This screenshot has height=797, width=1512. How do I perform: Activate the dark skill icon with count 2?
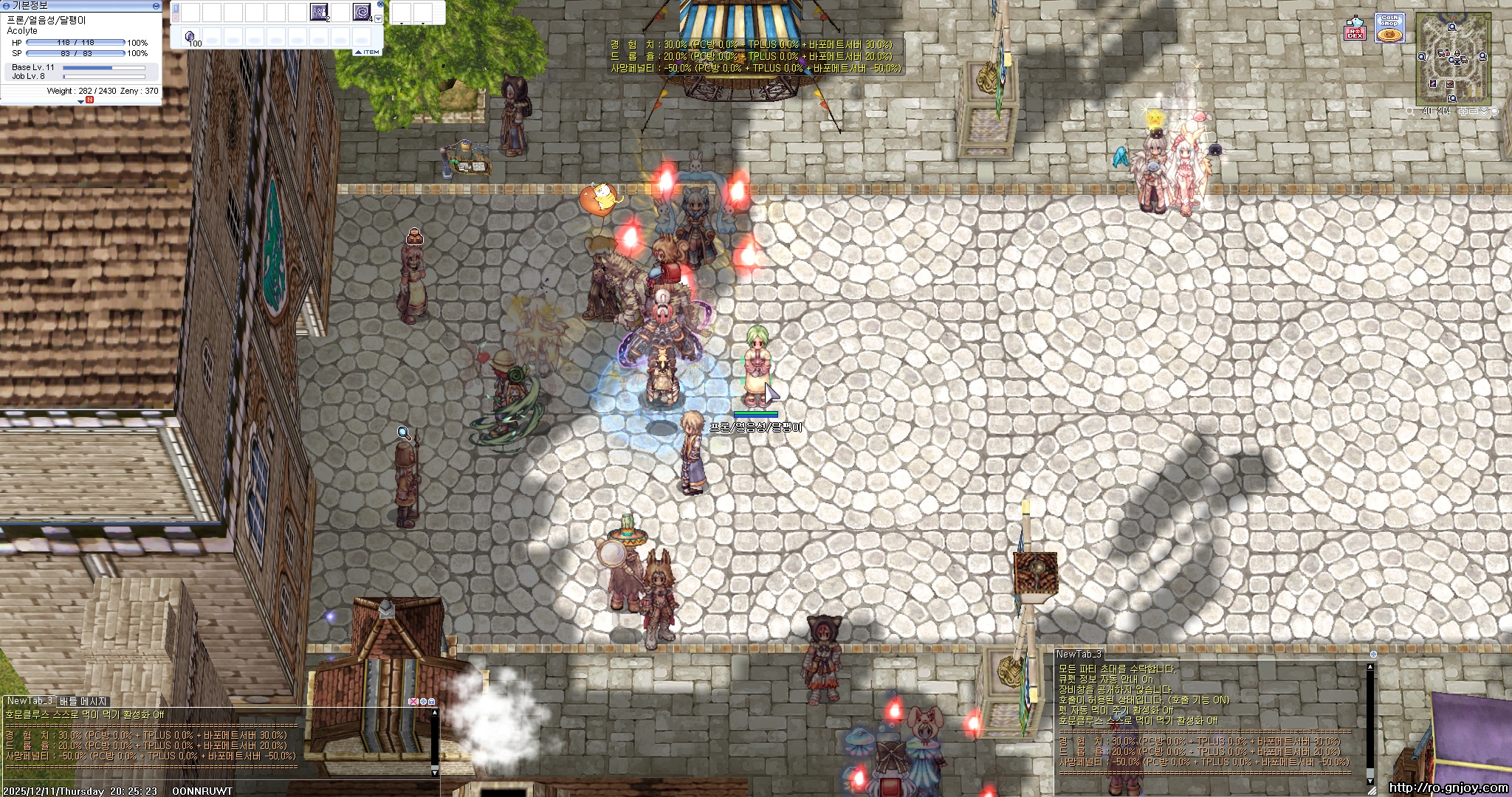tap(319, 12)
